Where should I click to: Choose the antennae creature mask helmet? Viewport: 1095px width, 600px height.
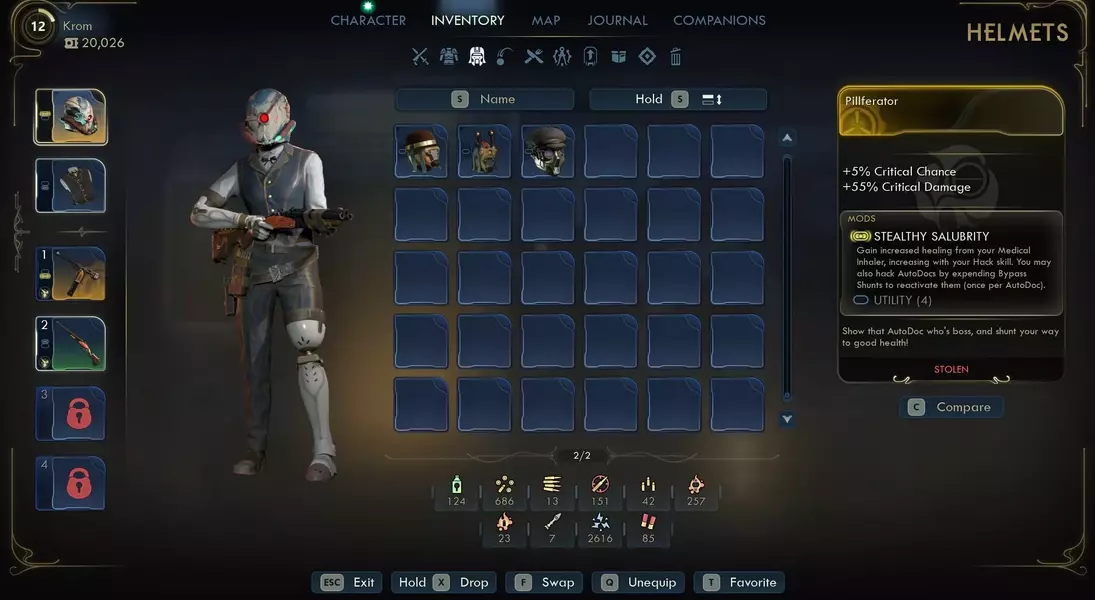click(x=484, y=151)
